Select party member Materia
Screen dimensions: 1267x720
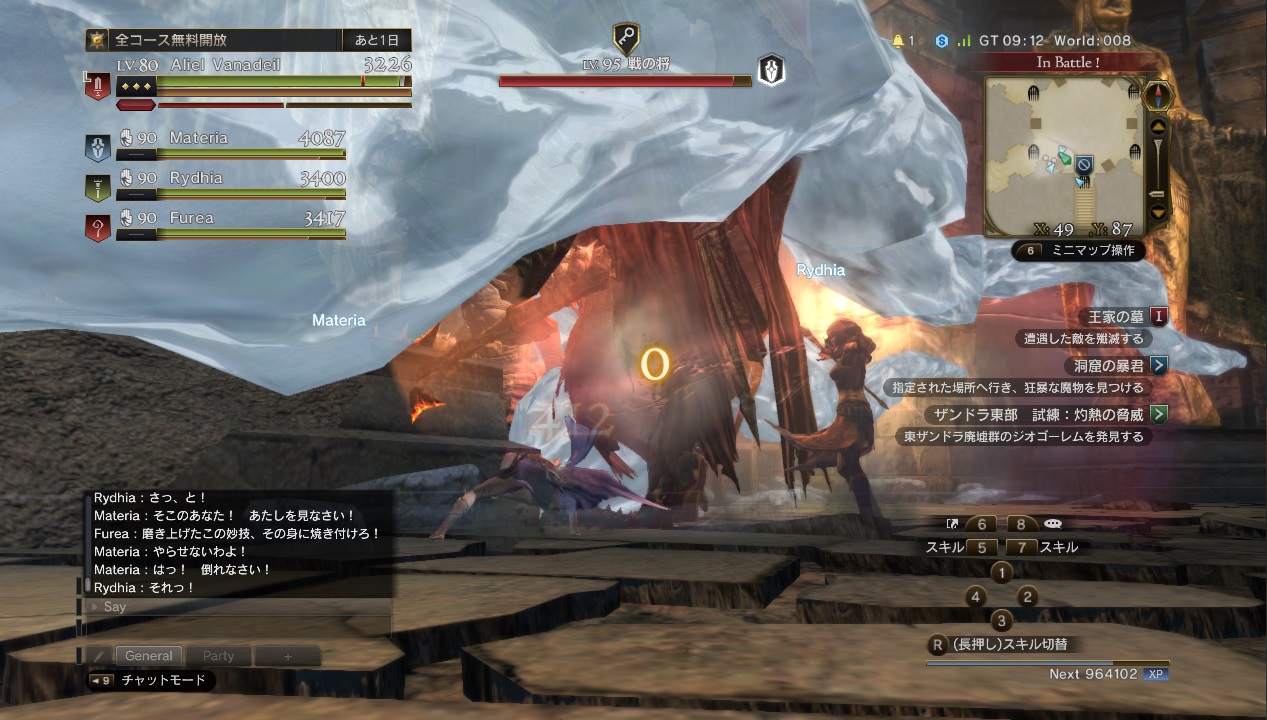230,139
